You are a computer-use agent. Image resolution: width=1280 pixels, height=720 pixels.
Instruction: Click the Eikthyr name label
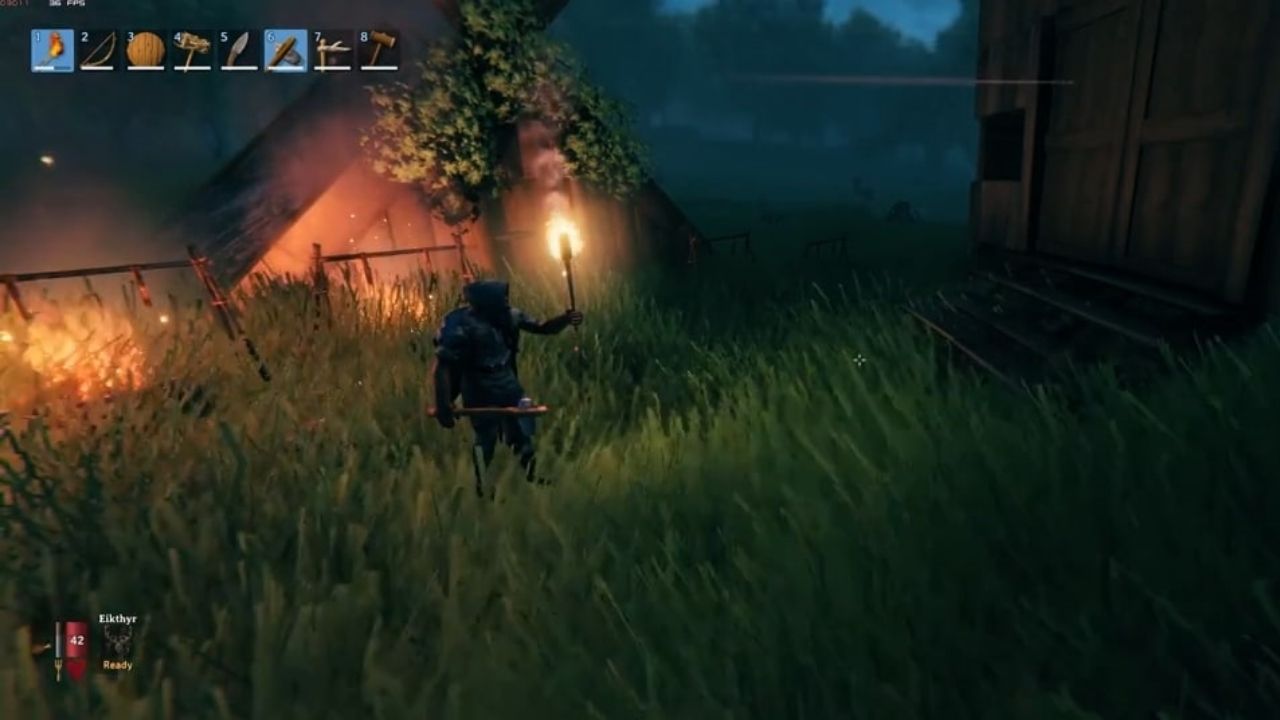click(x=117, y=618)
